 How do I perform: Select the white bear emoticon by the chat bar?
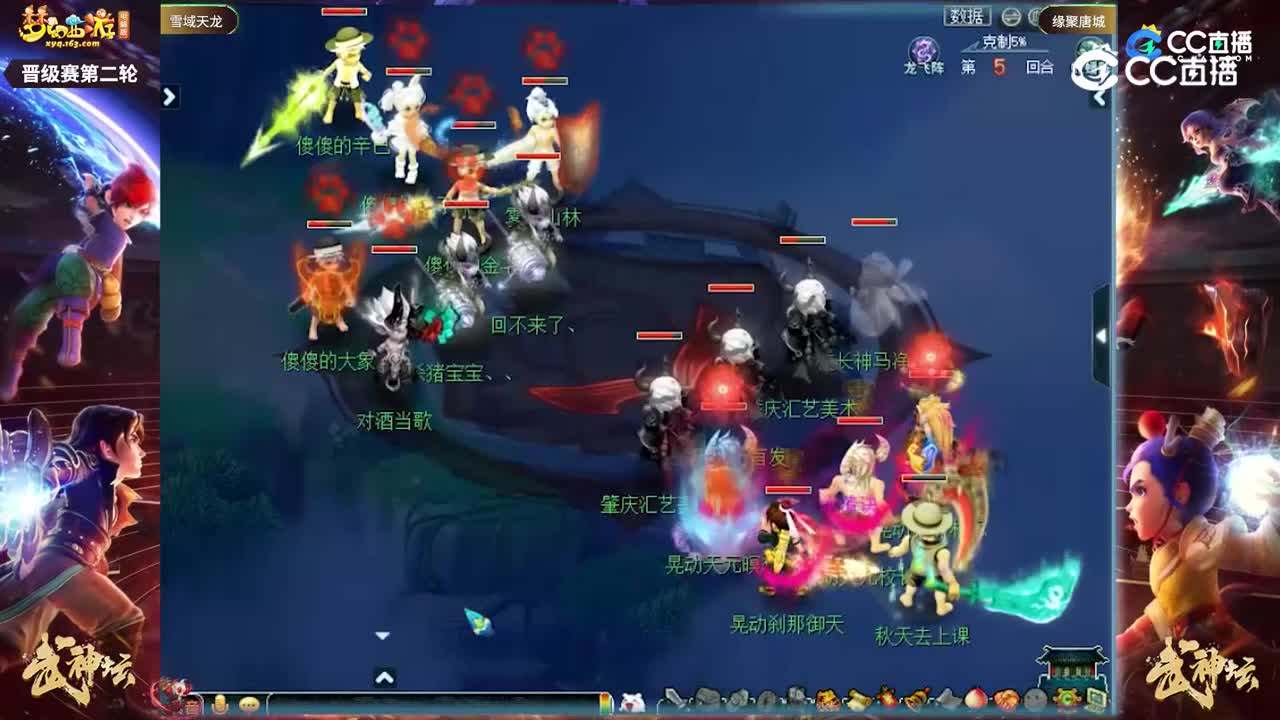click(633, 702)
